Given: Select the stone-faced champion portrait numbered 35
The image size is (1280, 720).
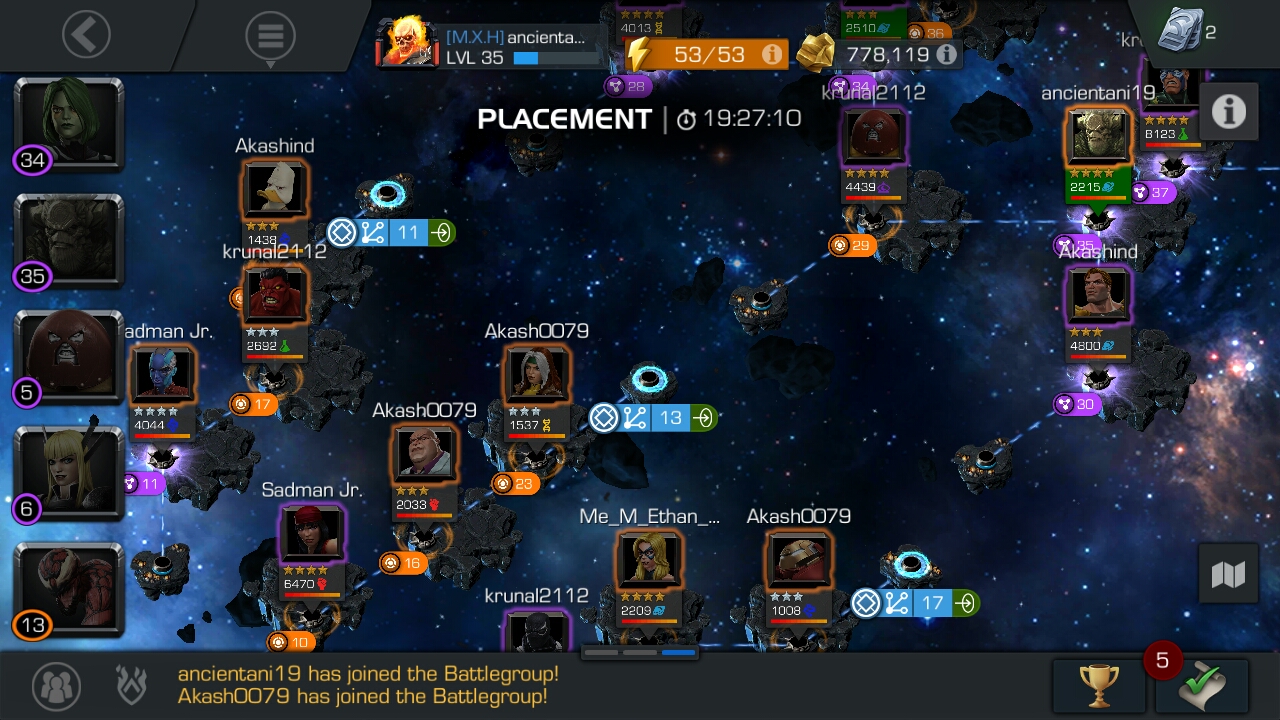Looking at the screenshot, I should click(68, 240).
